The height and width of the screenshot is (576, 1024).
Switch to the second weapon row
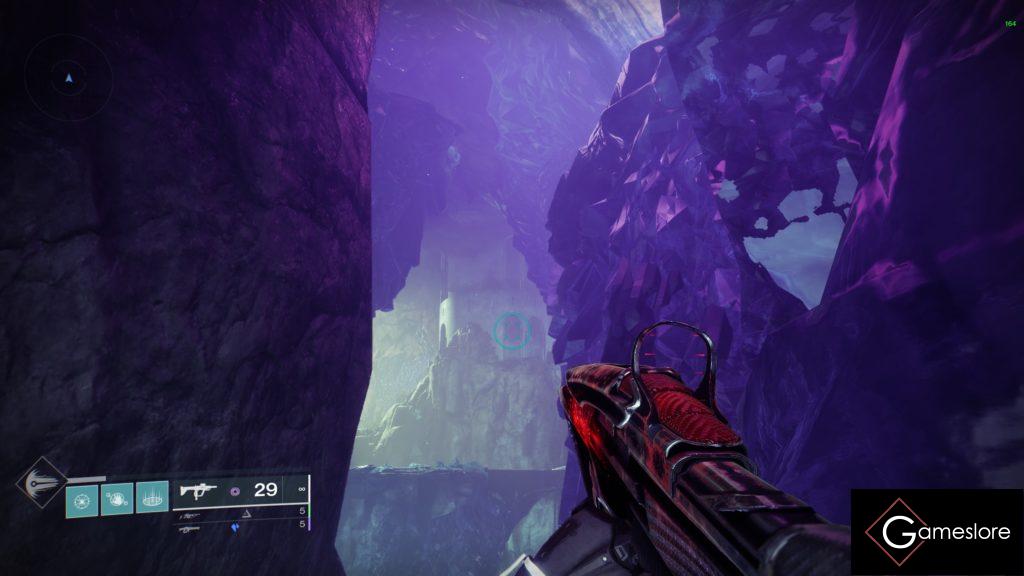[x=240, y=513]
